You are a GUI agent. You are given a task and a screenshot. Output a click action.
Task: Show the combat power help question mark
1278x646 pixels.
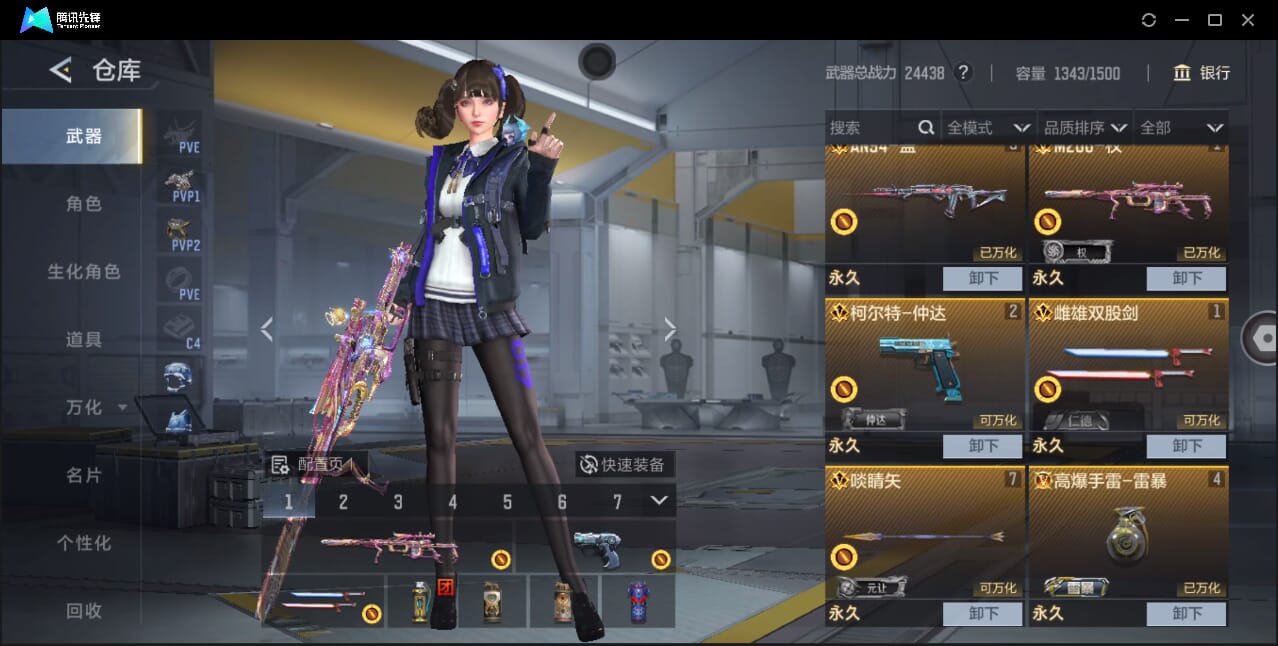click(x=963, y=73)
